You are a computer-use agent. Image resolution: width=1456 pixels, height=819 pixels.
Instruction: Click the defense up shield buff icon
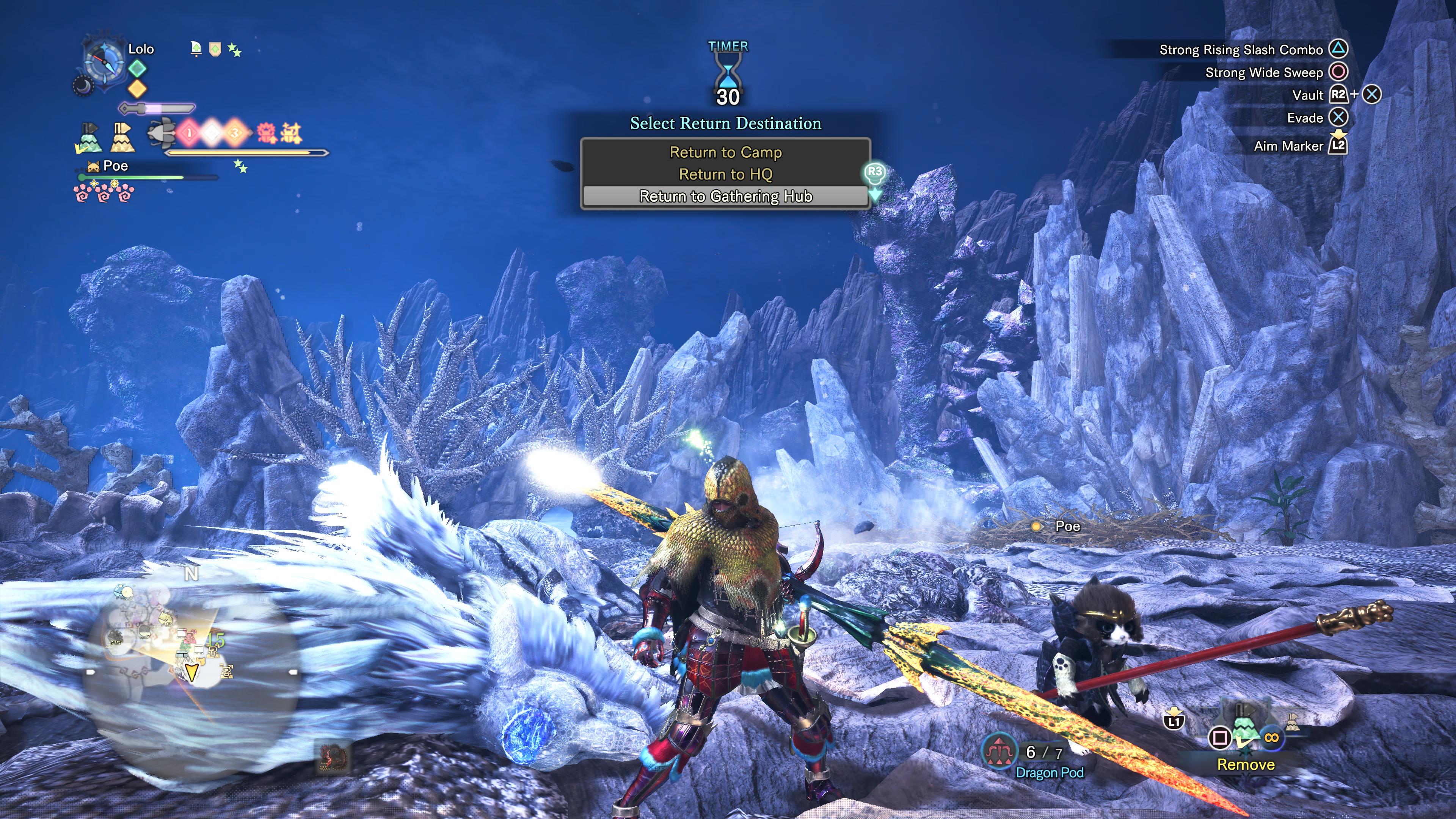click(215, 49)
